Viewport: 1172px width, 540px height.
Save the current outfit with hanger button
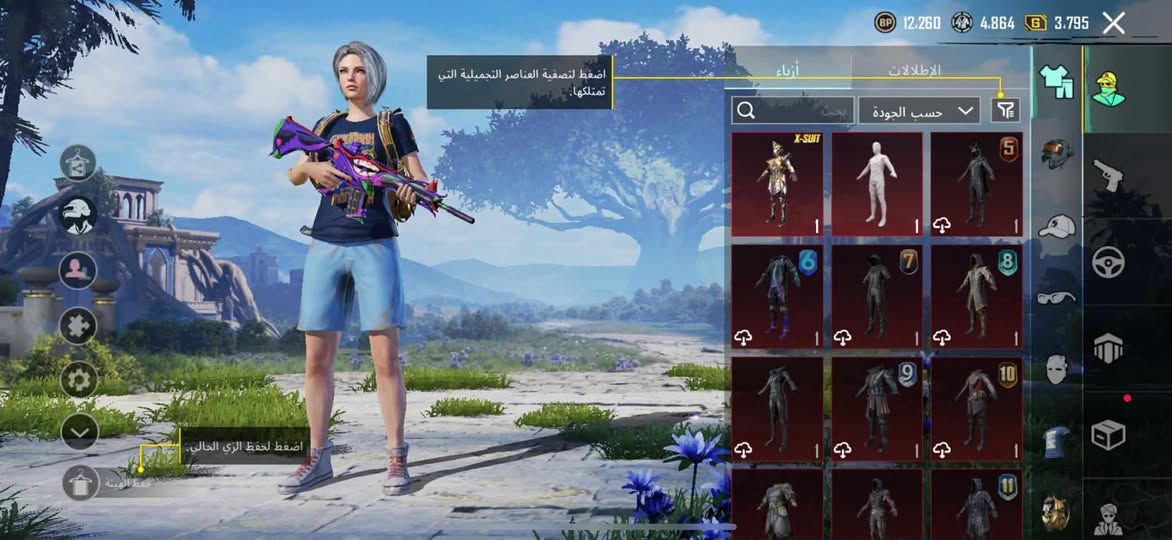click(80, 483)
